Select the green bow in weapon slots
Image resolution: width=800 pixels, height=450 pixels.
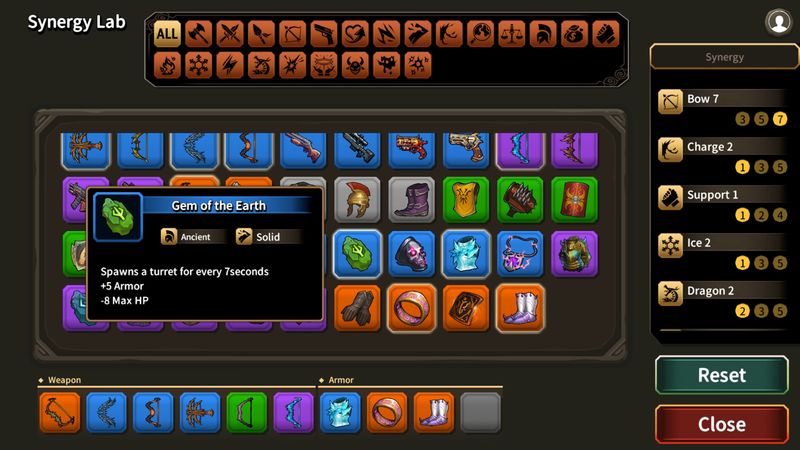click(245, 412)
